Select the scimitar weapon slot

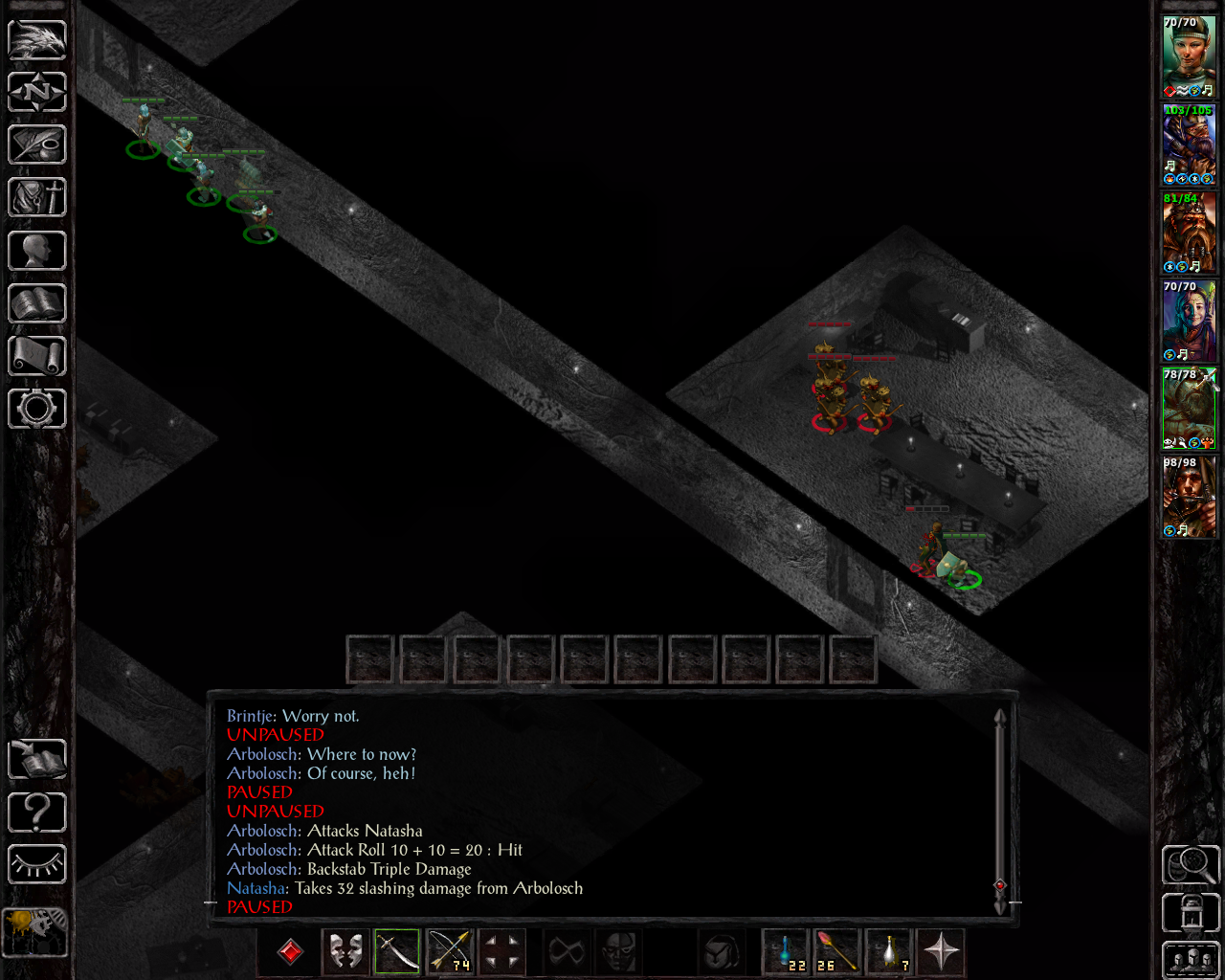397,951
